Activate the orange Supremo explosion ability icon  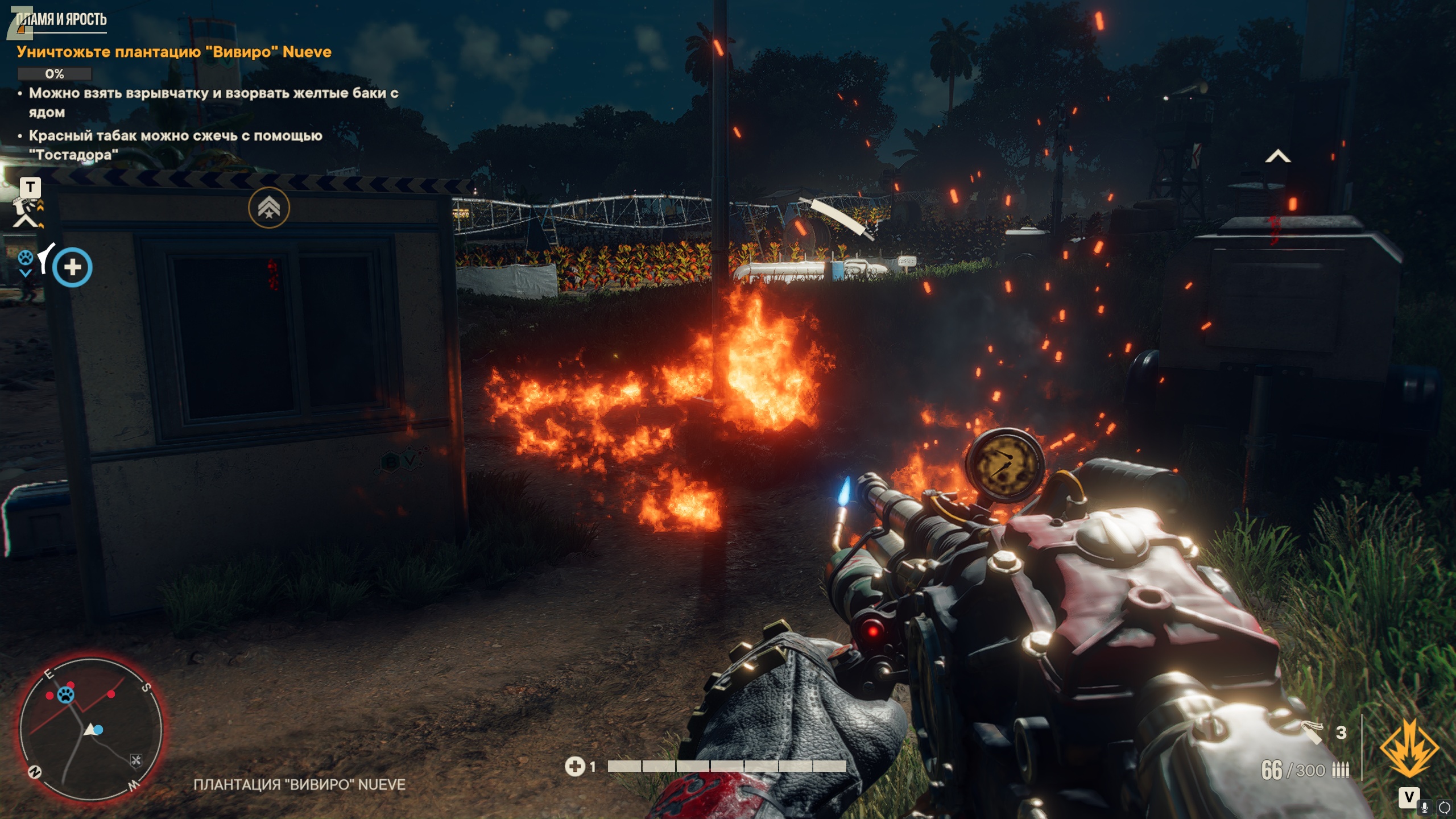pyautogui.click(x=1409, y=748)
